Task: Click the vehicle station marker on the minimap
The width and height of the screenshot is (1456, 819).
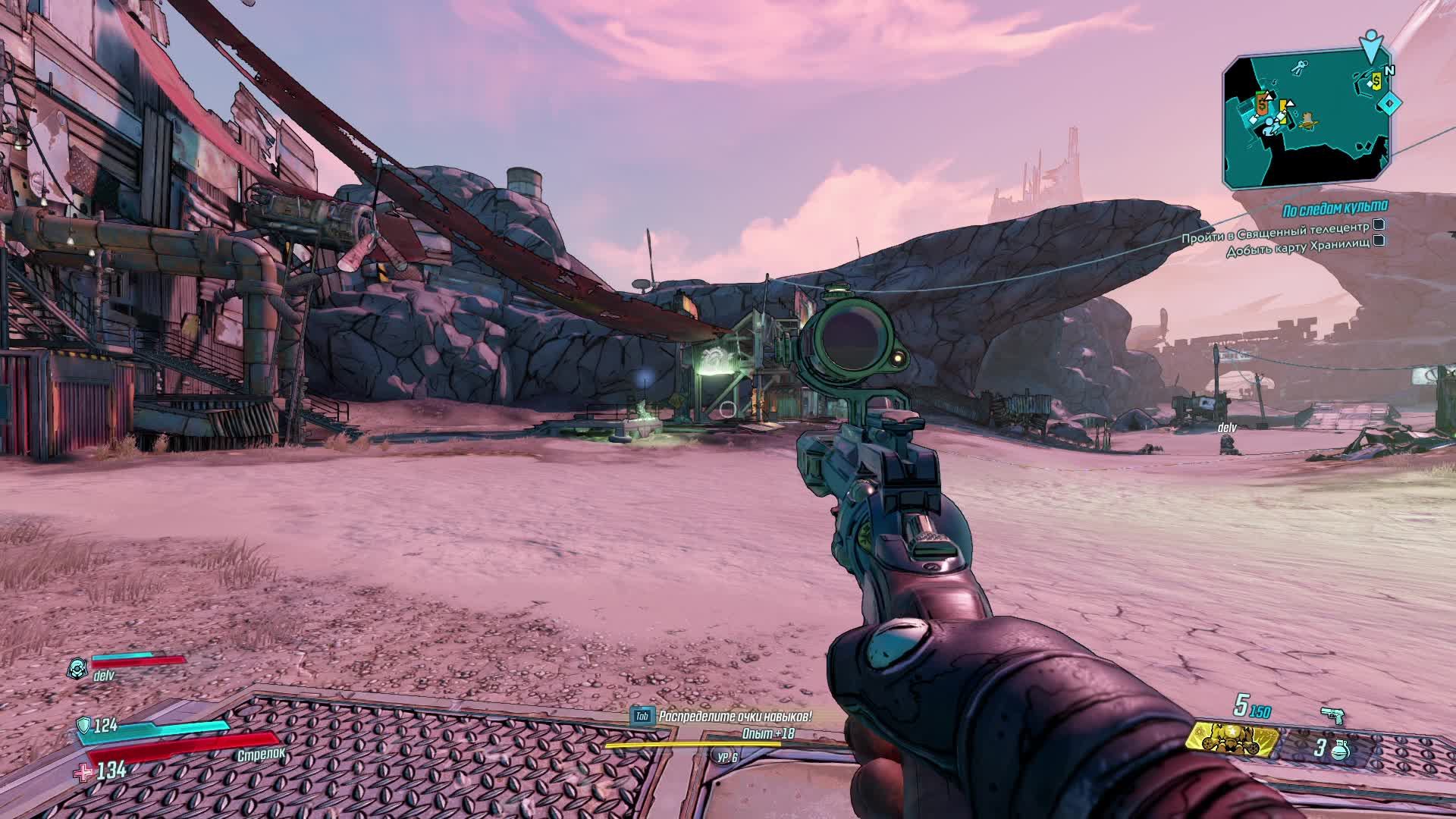Action: click(x=1307, y=119)
